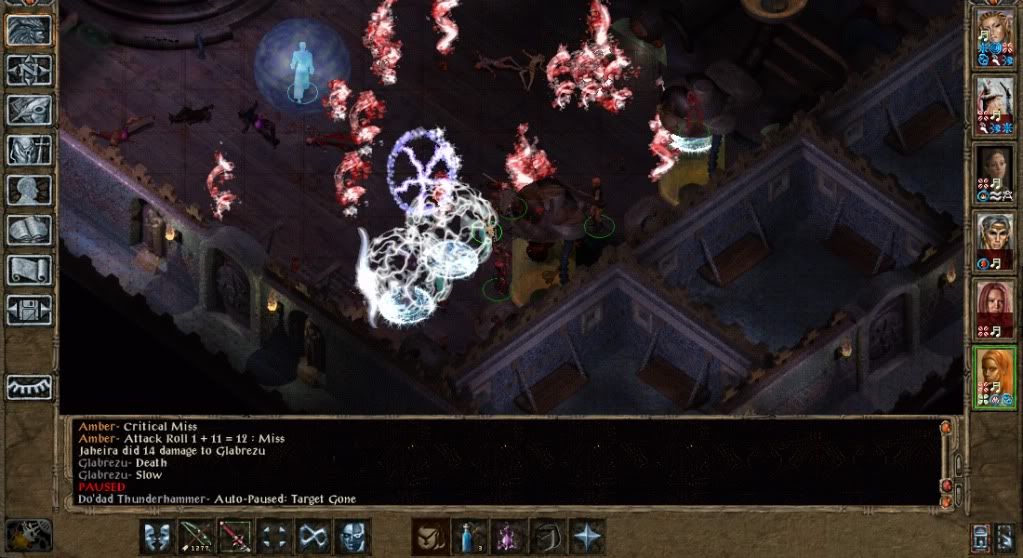1023x558 pixels.
Task: Equip the bow weapon slot with arrows
Action: pyautogui.click(x=196, y=536)
